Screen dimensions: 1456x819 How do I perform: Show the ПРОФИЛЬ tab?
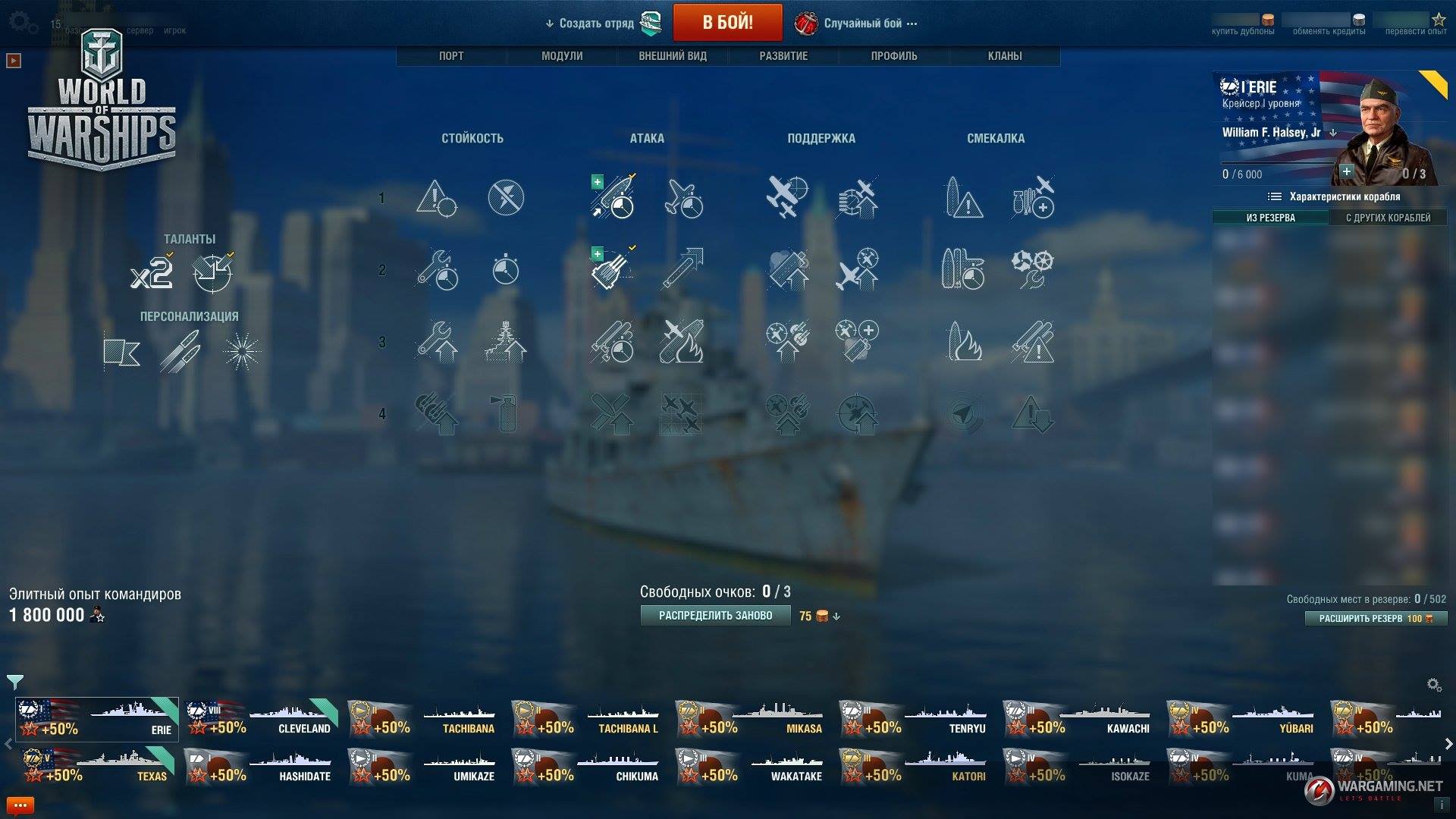coord(894,56)
